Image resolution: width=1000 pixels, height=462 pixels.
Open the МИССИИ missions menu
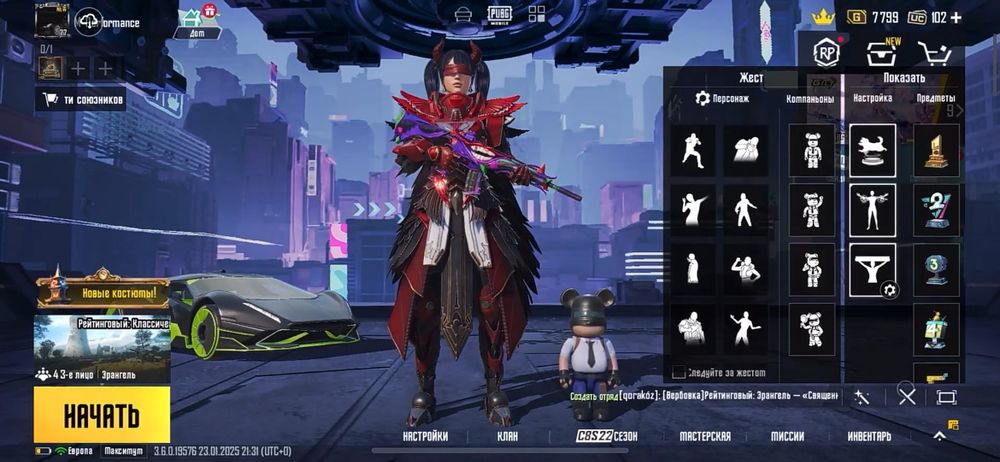click(787, 436)
